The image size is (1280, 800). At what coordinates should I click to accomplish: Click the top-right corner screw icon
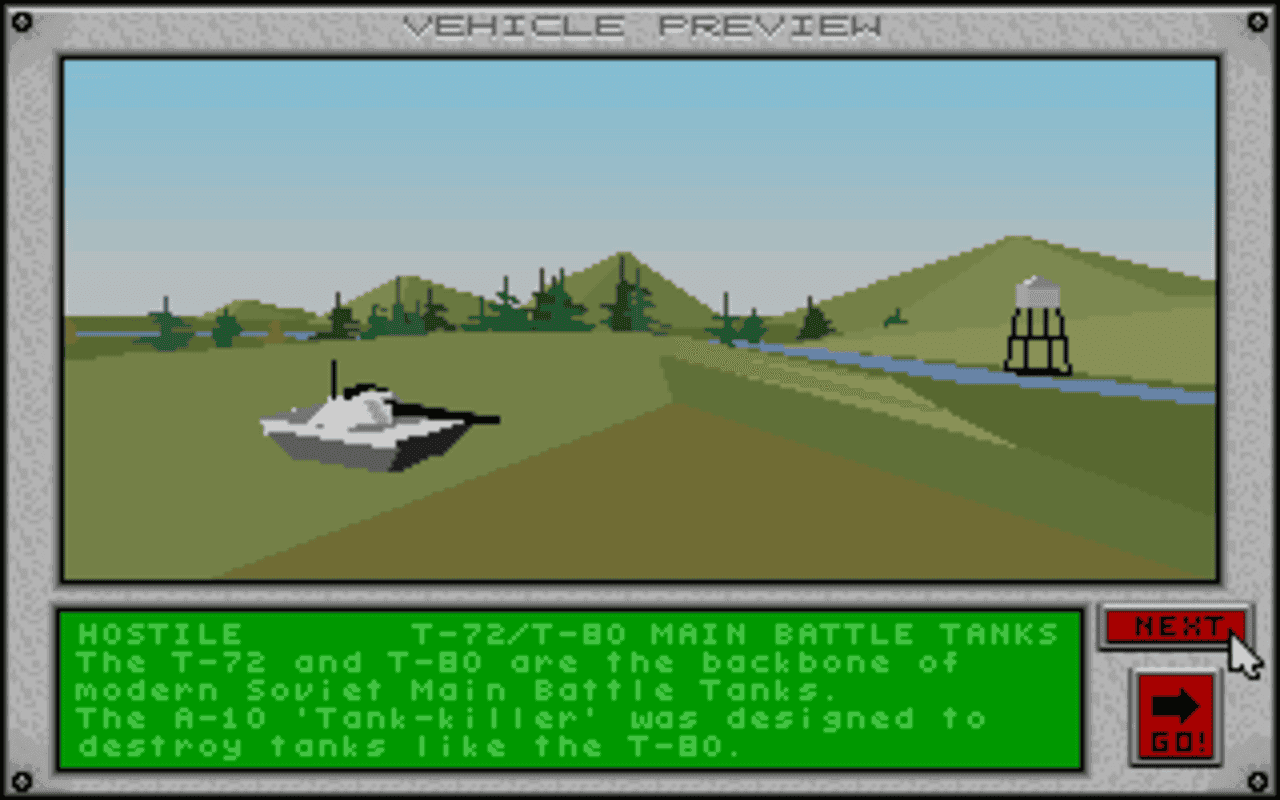click(x=1258, y=20)
